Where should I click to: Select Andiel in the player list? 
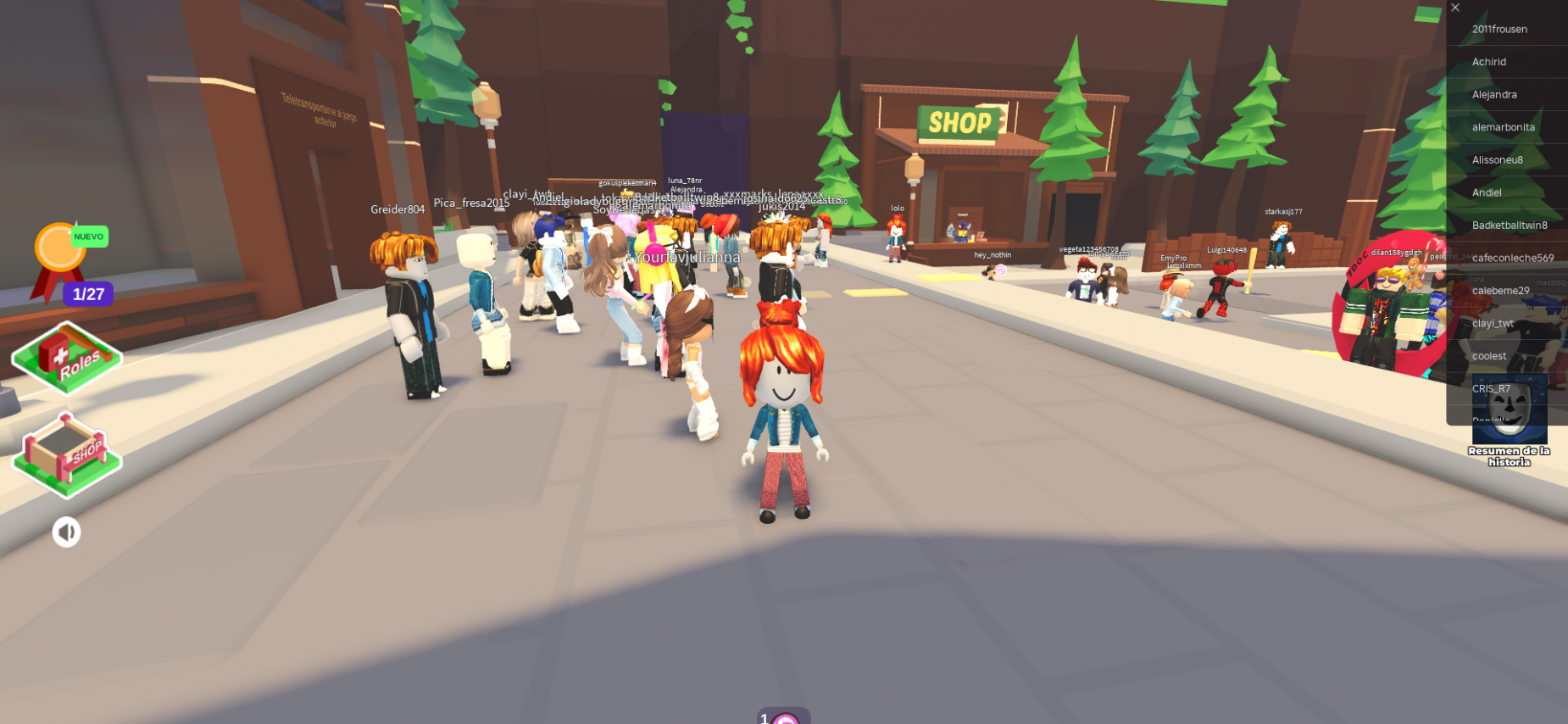(1487, 192)
